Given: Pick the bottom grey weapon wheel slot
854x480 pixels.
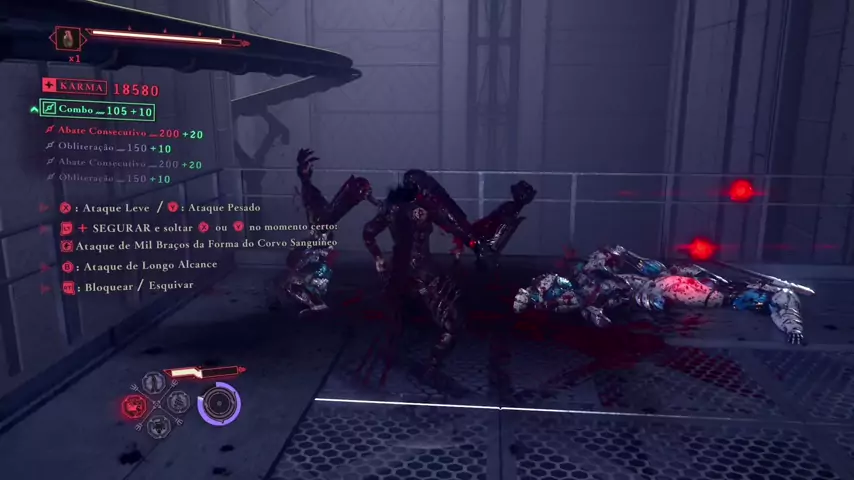Looking at the screenshot, I should click(157, 427).
